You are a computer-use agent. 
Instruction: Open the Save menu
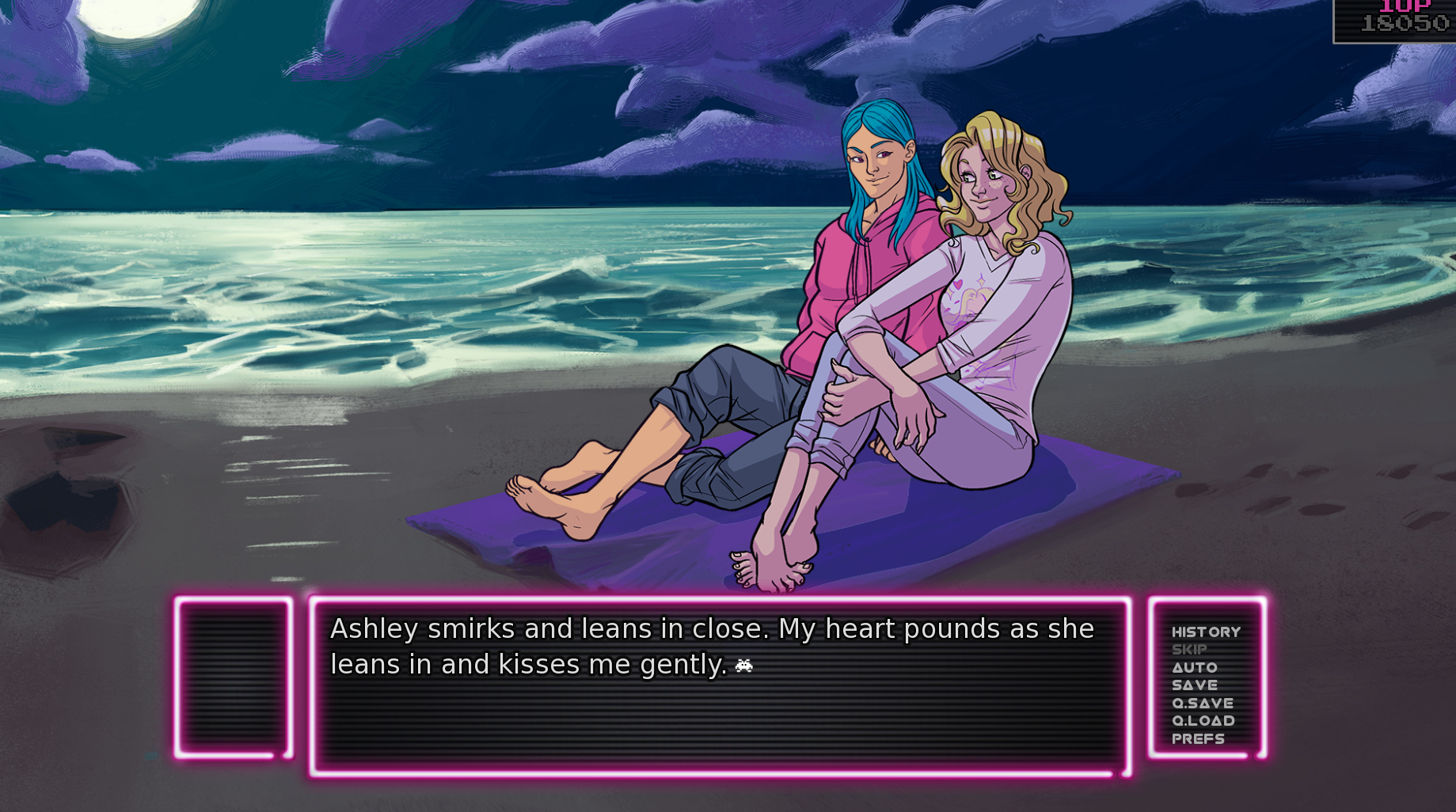(1194, 685)
